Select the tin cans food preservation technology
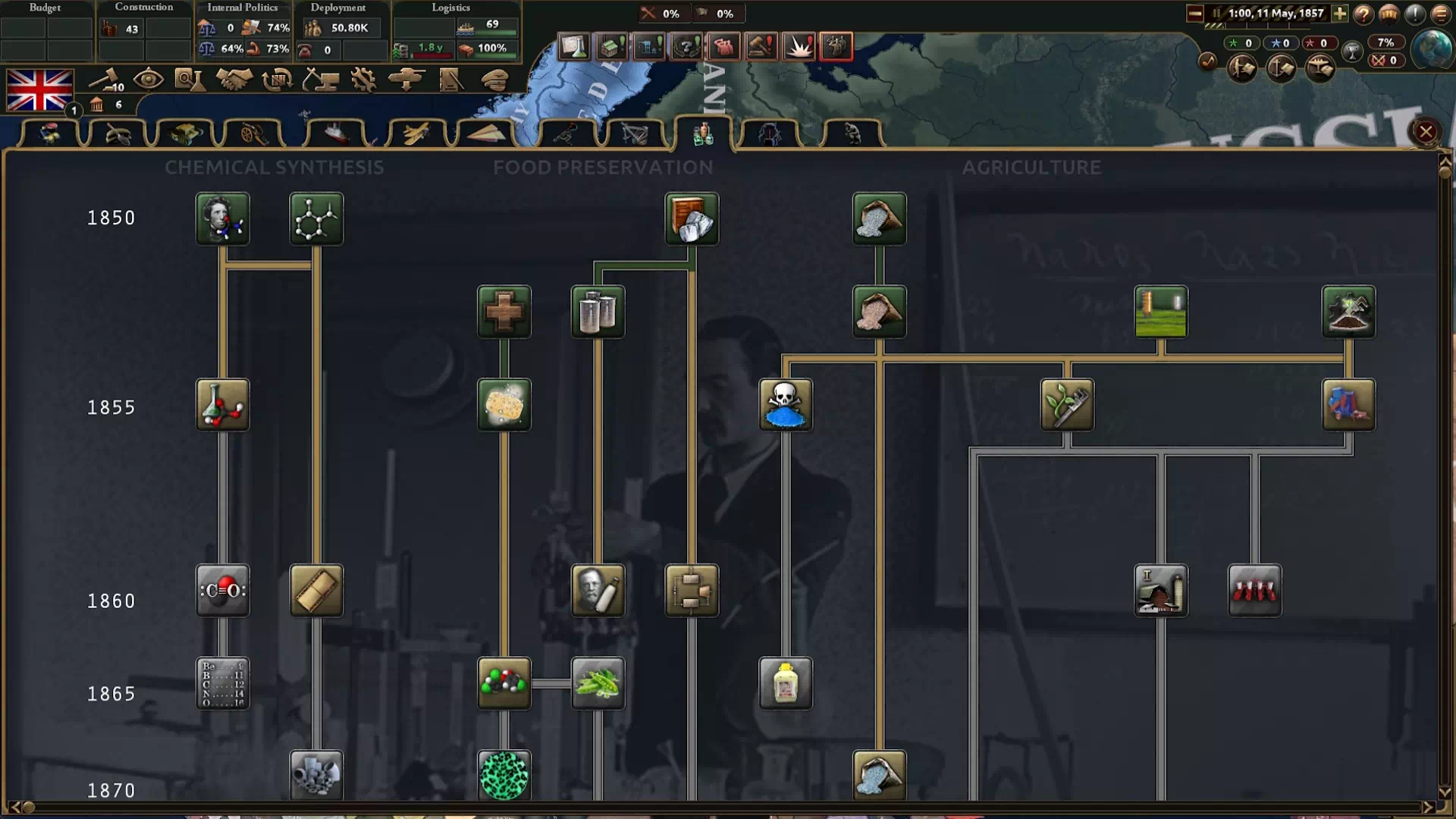The height and width of the screenshot is (819, 1456). click(598, 312)
